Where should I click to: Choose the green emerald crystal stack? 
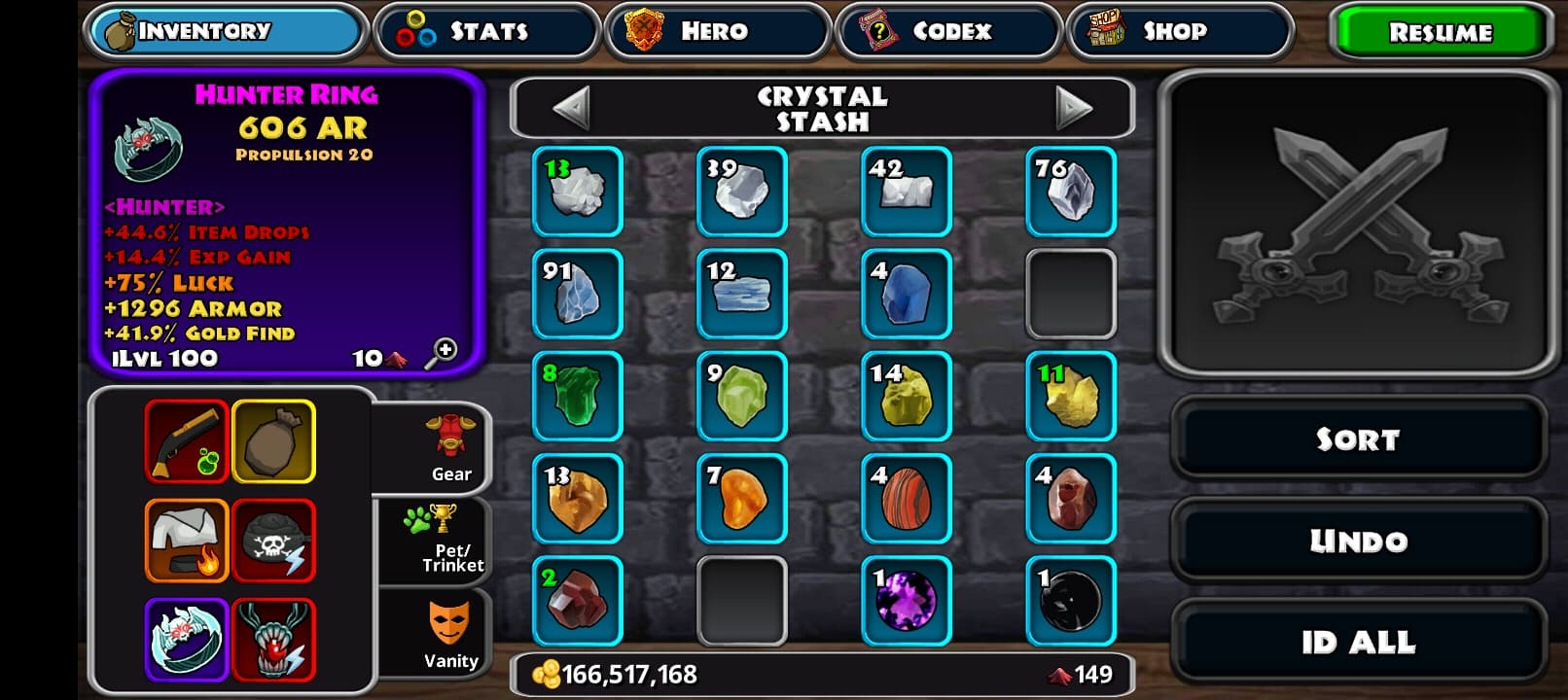click(578, 396)
